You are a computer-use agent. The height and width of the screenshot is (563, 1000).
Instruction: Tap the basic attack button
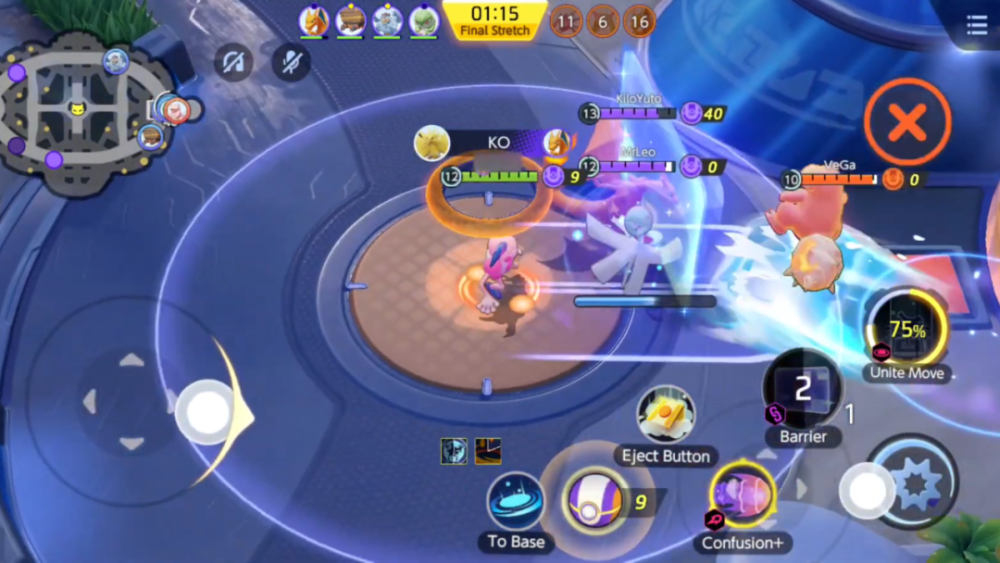coord(912,481)
